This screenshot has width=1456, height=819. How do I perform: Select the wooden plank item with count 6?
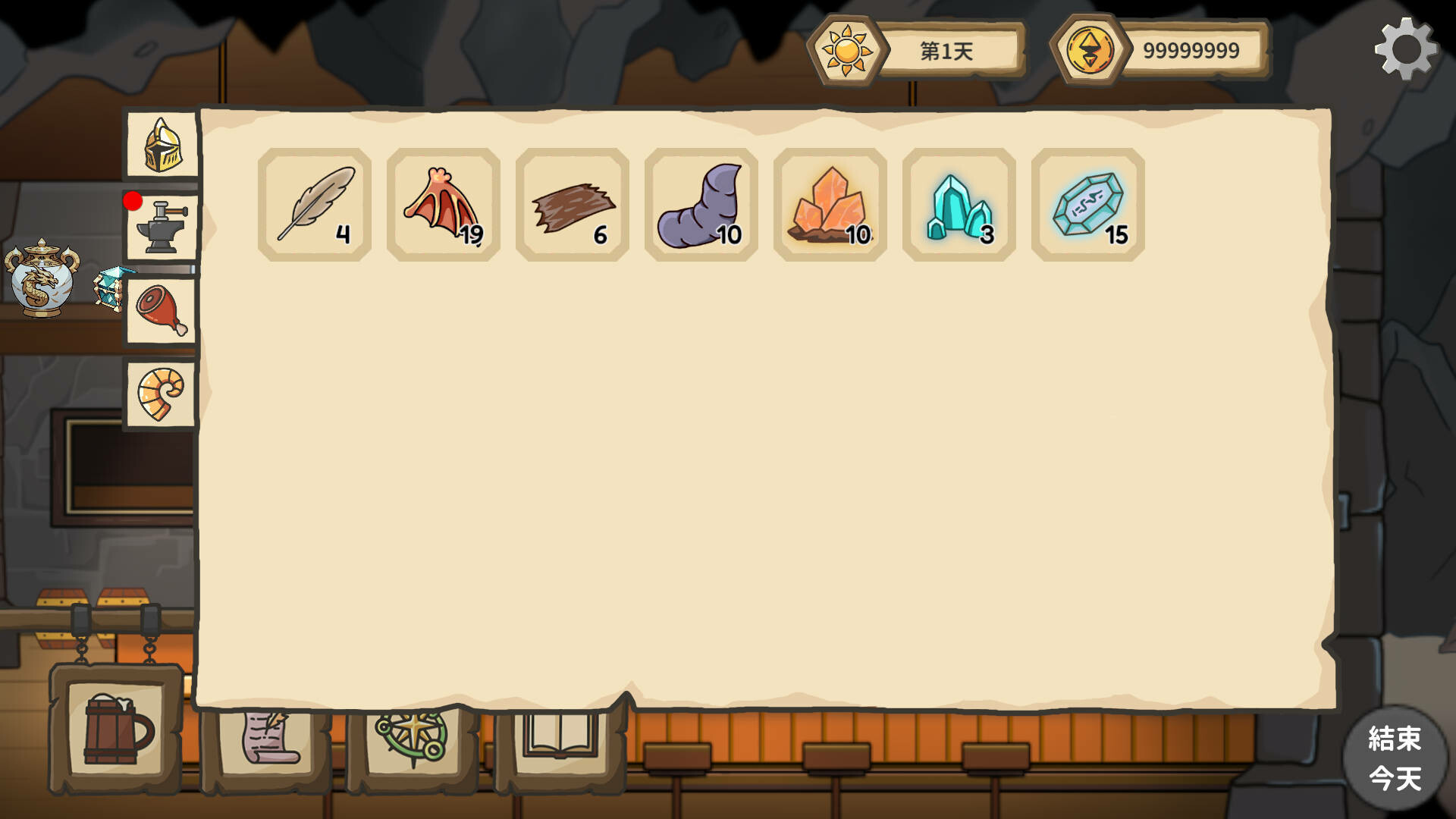[573, 205]
